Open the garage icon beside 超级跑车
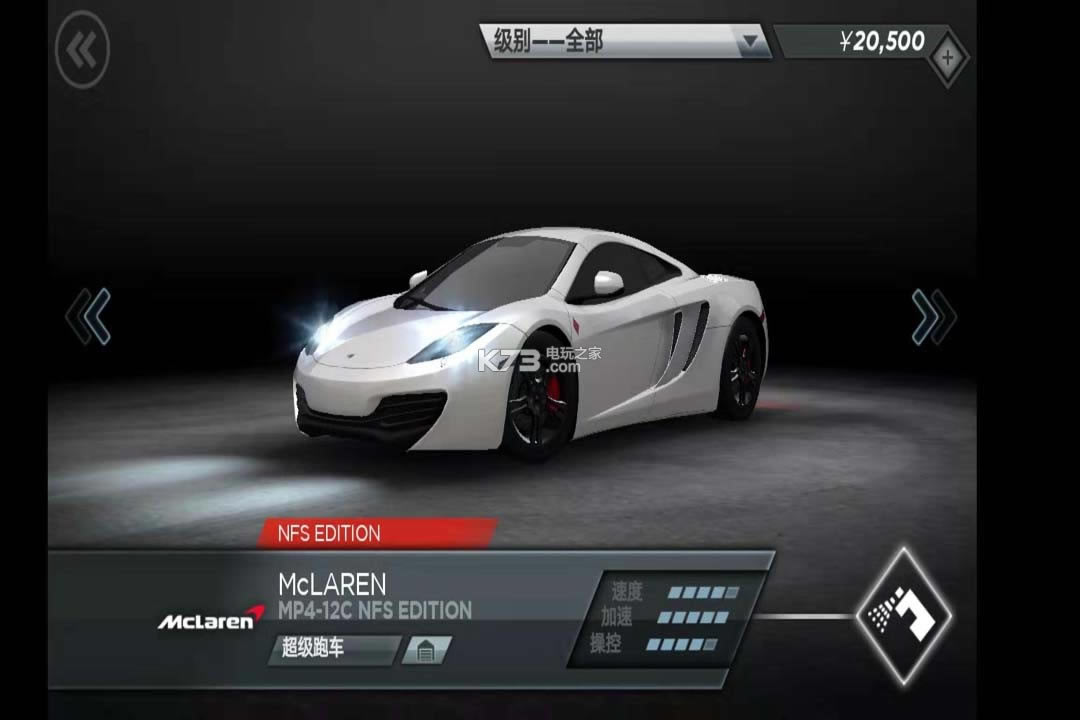1080x720 pixels. pos(426,650)
